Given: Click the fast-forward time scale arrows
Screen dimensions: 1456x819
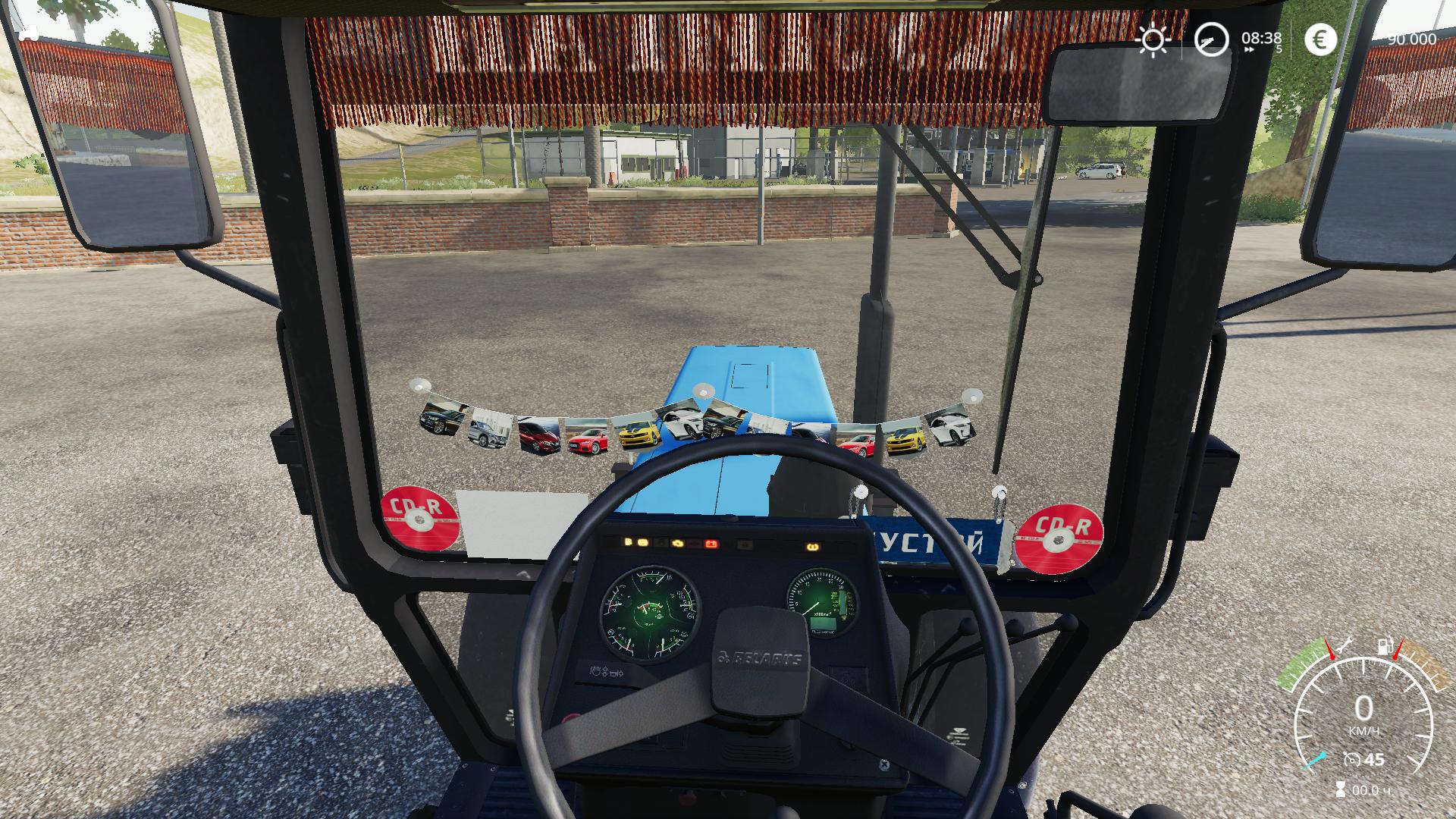Looking at the screenshot, I should point(1248,50).
